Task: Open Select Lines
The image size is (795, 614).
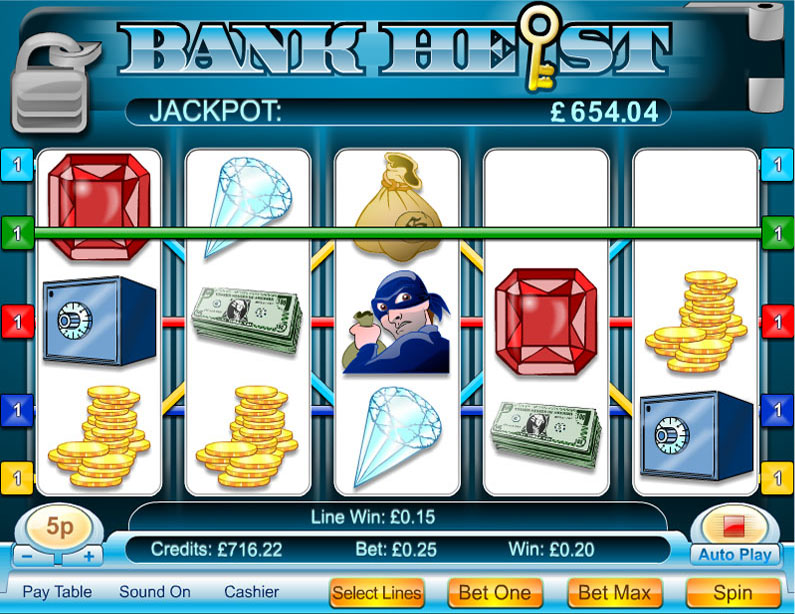Action: tap(377, 592)
